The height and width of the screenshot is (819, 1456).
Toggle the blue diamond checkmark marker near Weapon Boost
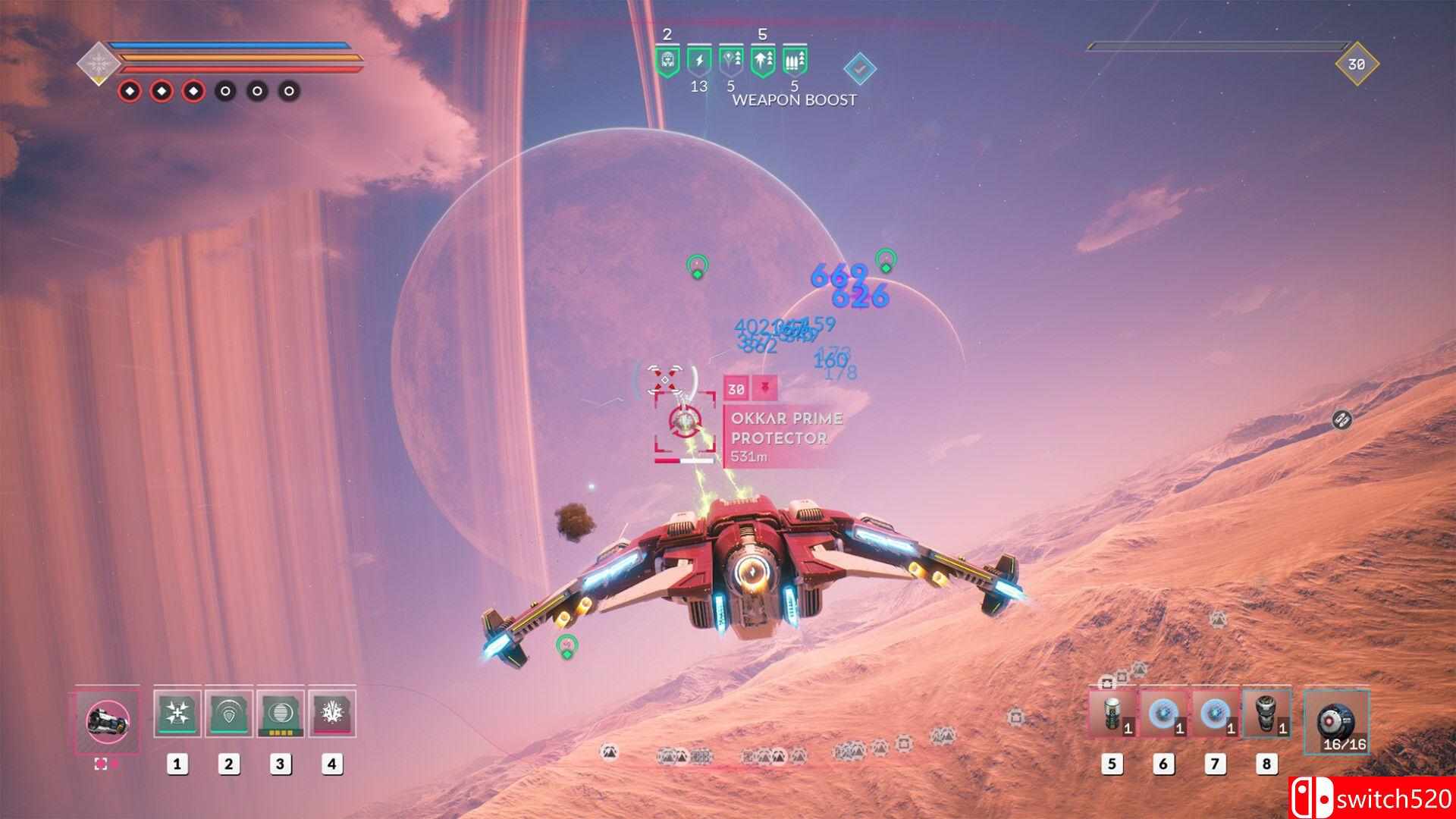[861, 68]
